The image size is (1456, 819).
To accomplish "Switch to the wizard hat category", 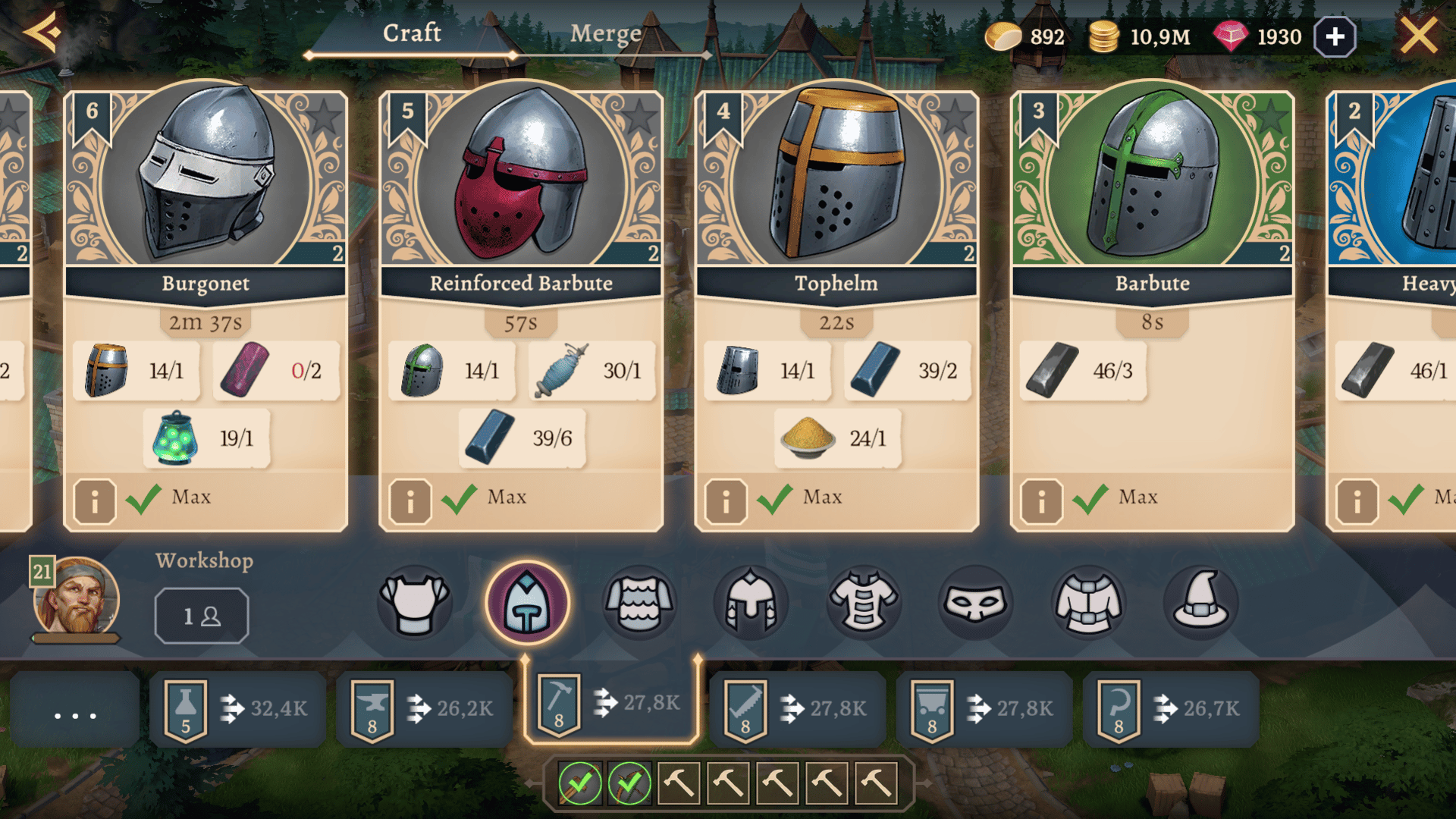I will coord(1200,604).
